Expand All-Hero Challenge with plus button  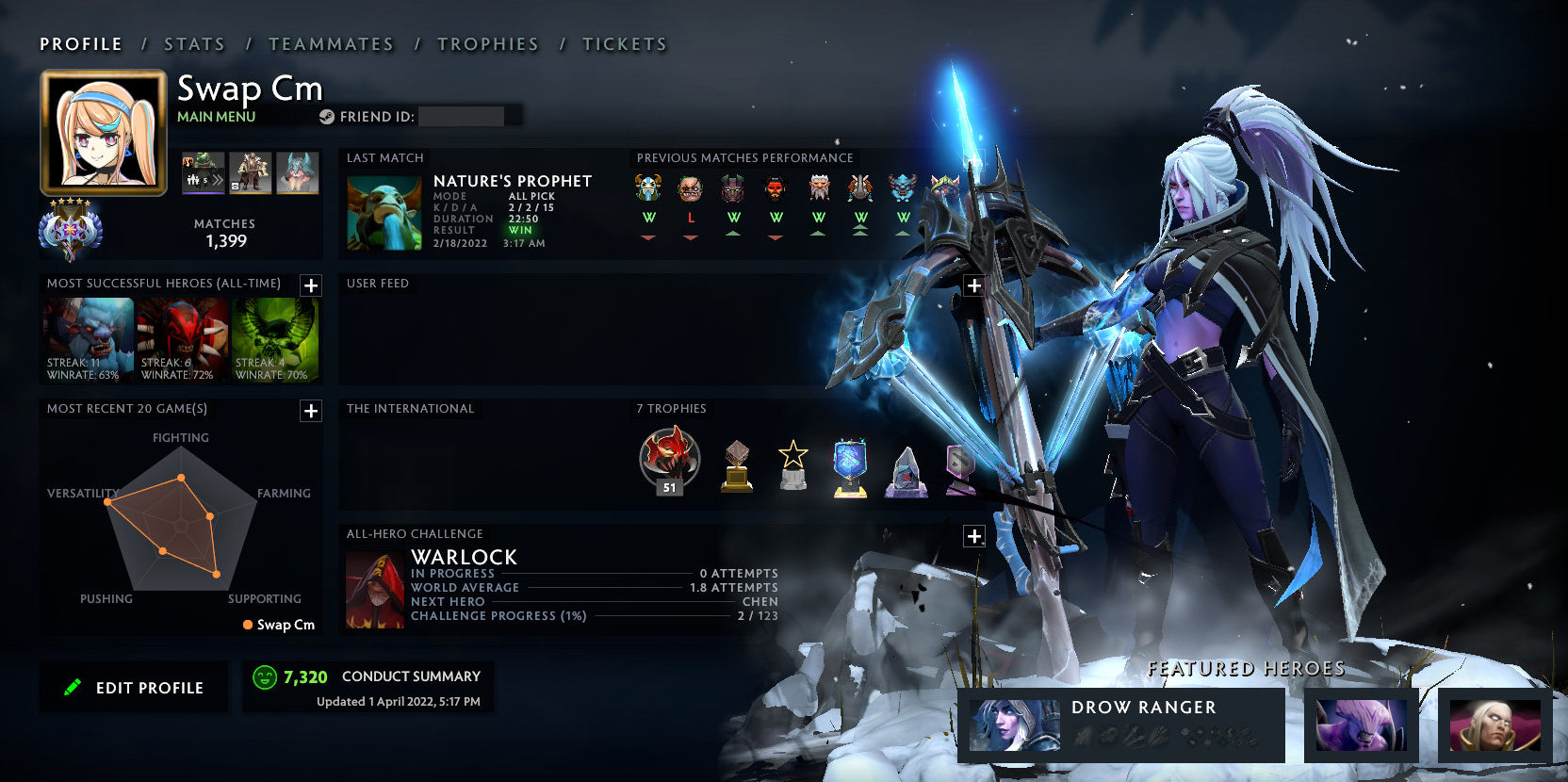(x=974, y=535)
